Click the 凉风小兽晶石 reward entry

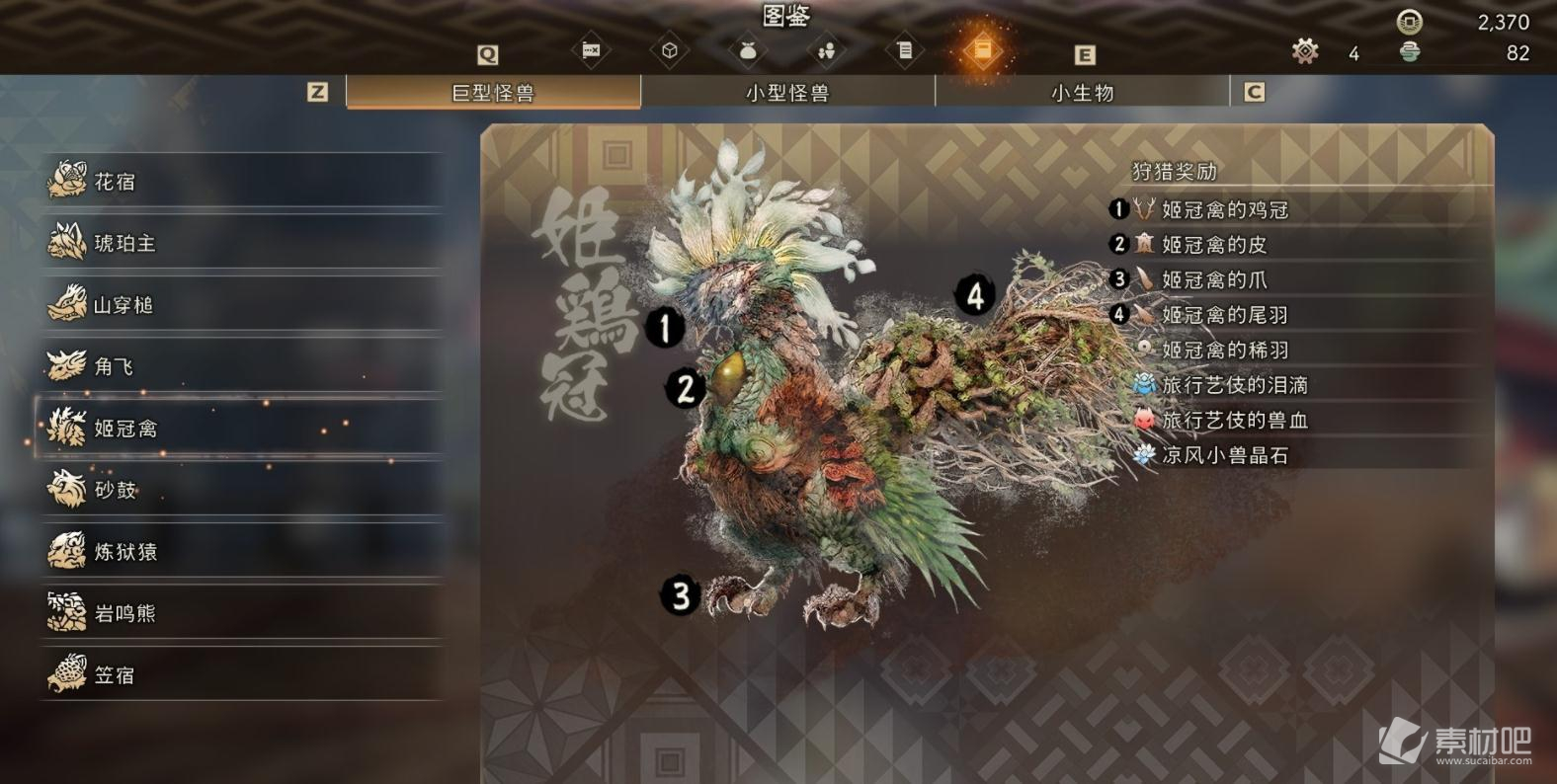[x=1224, y=455]
